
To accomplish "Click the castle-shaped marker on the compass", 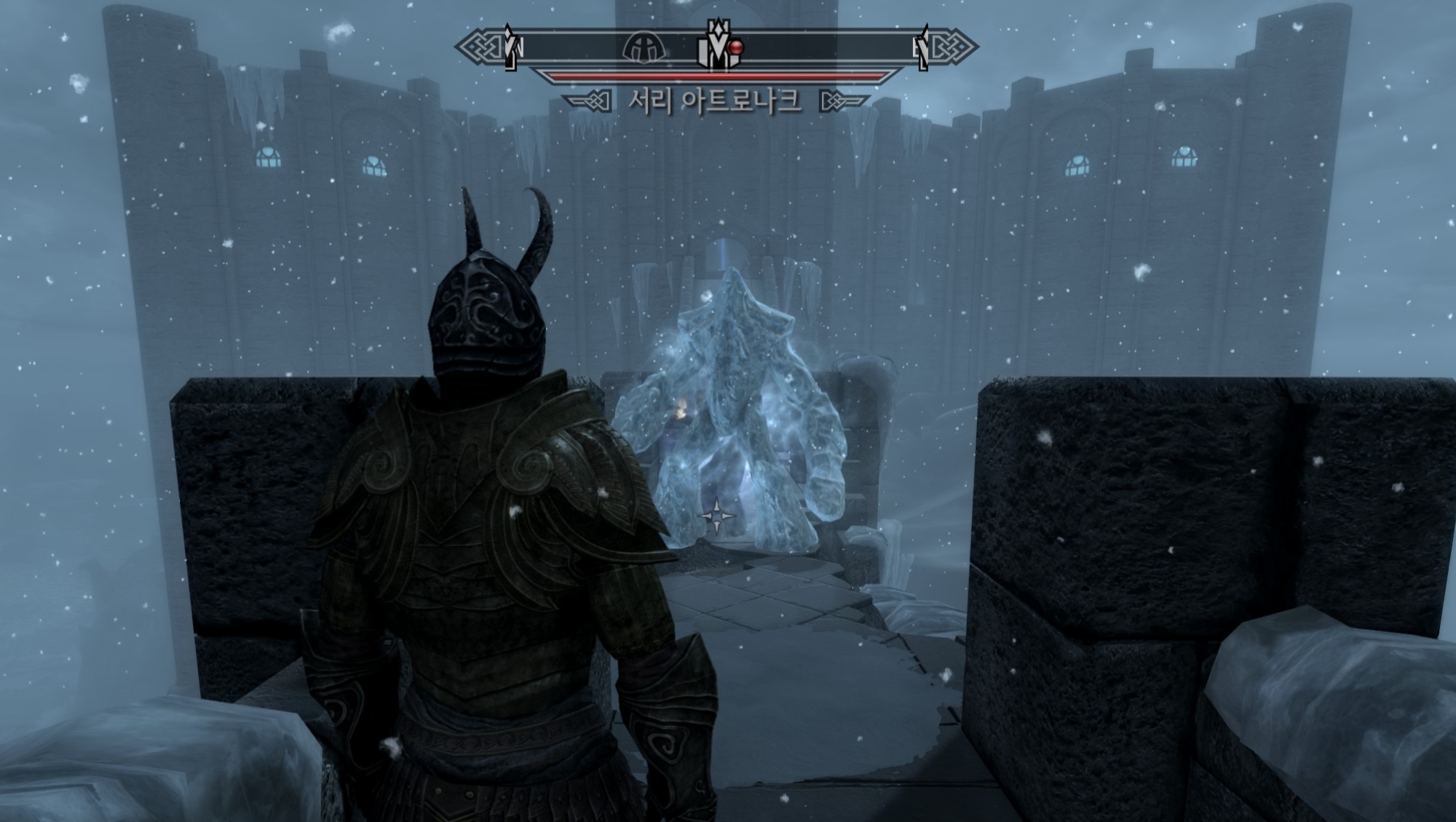I will coord(716,50).
